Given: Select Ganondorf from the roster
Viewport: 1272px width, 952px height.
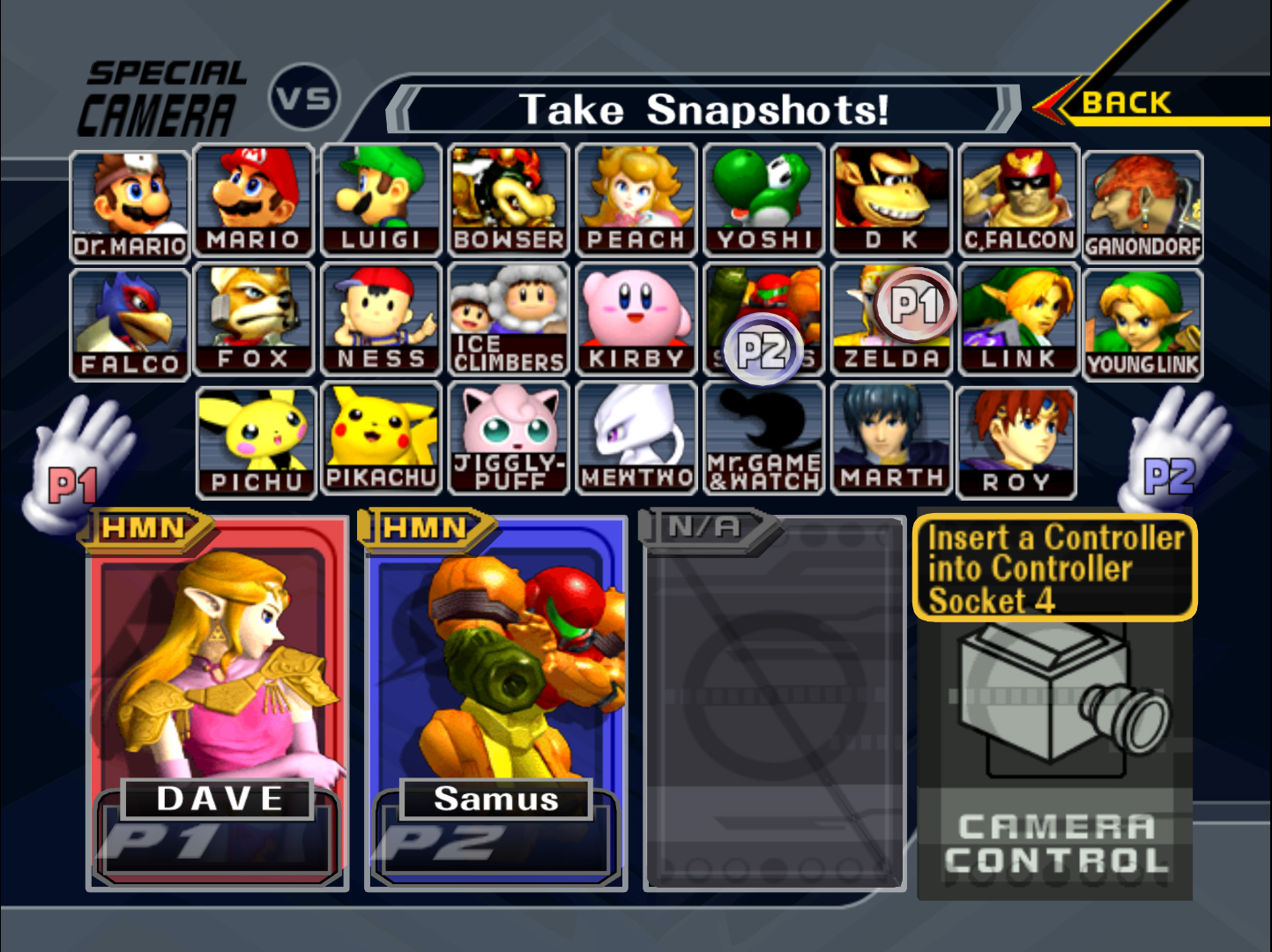Looking at the screenshot, I should click(x=1142, y=206).
